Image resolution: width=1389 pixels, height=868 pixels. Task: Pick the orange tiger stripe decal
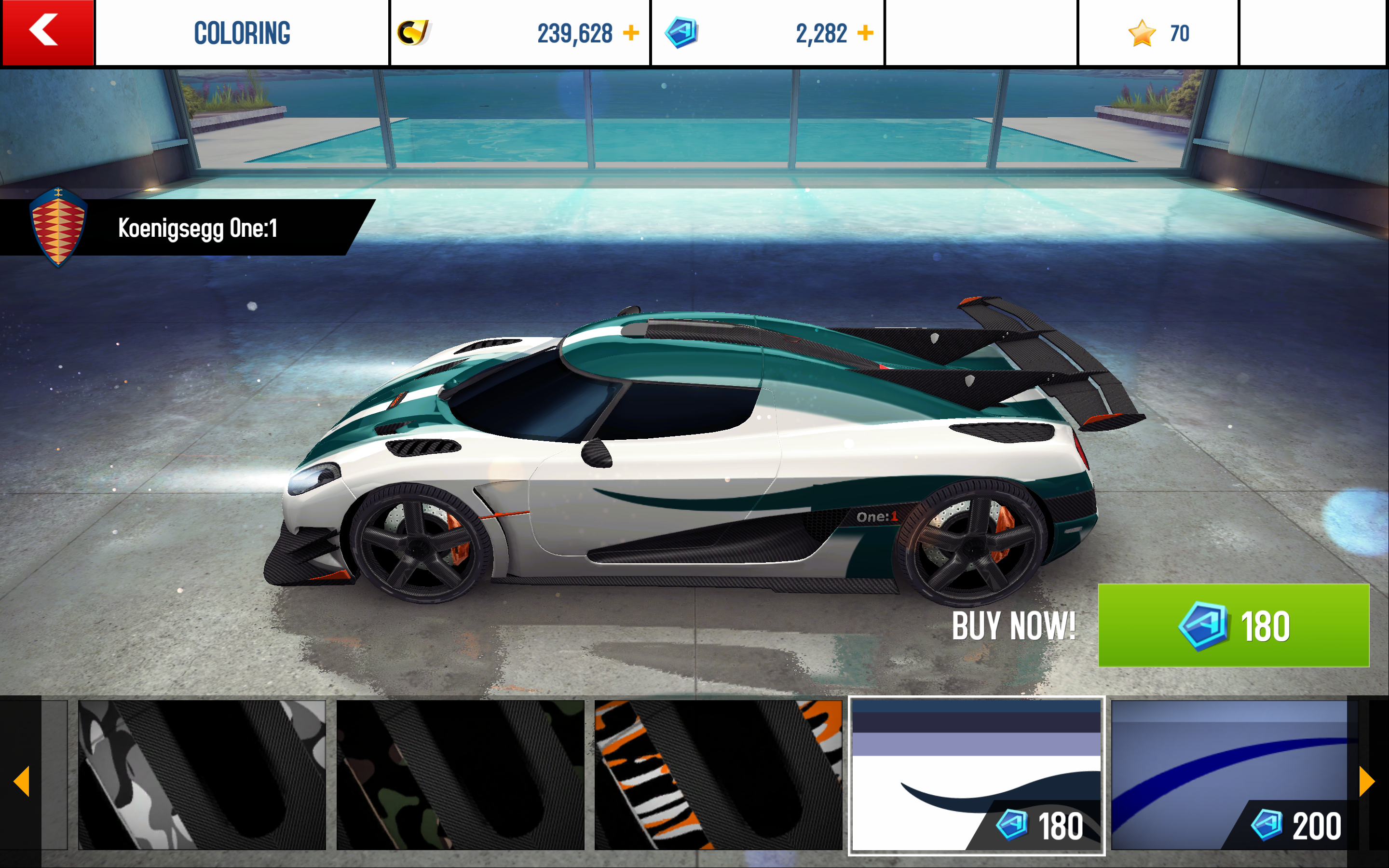(x=718, y=774)
